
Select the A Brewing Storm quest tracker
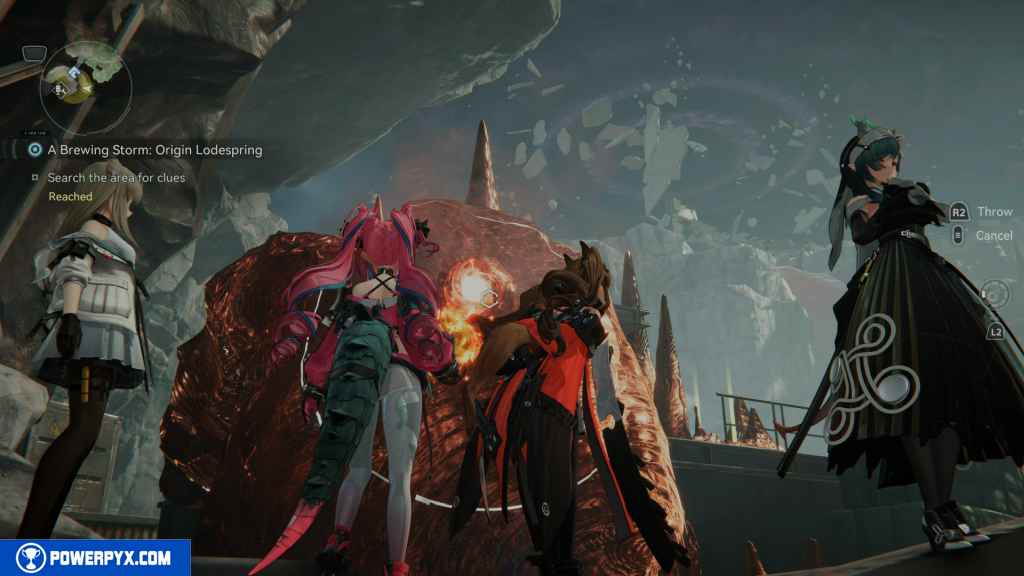(x=154, y=150)
